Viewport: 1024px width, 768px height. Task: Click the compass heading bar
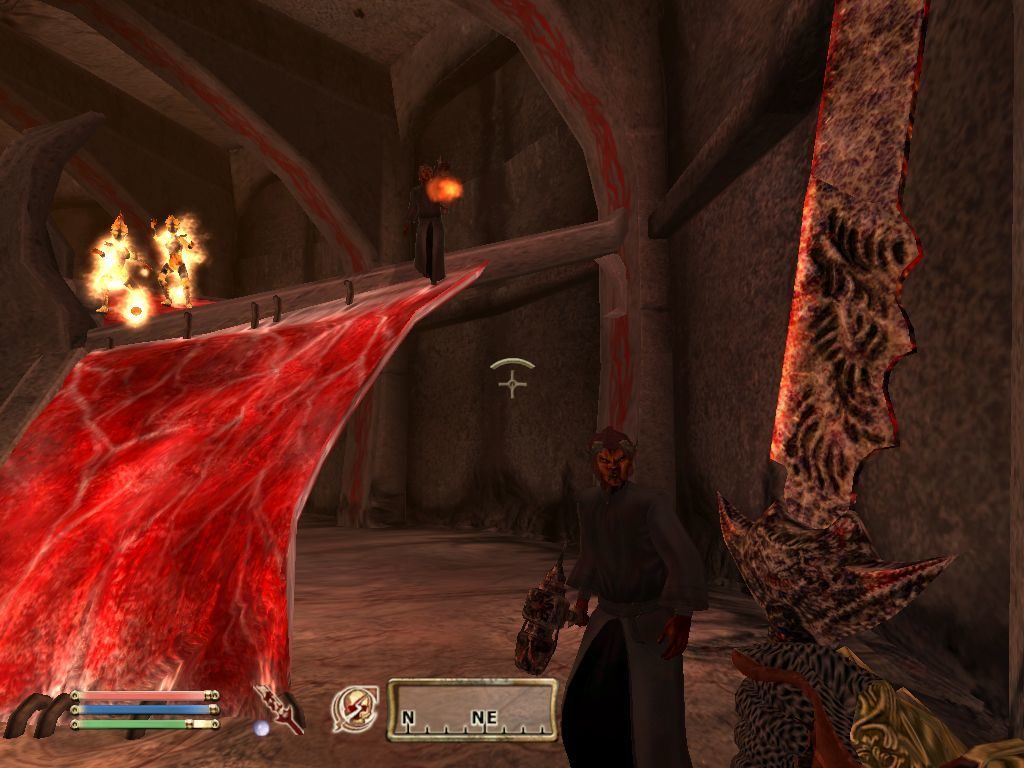coord(472,710)
